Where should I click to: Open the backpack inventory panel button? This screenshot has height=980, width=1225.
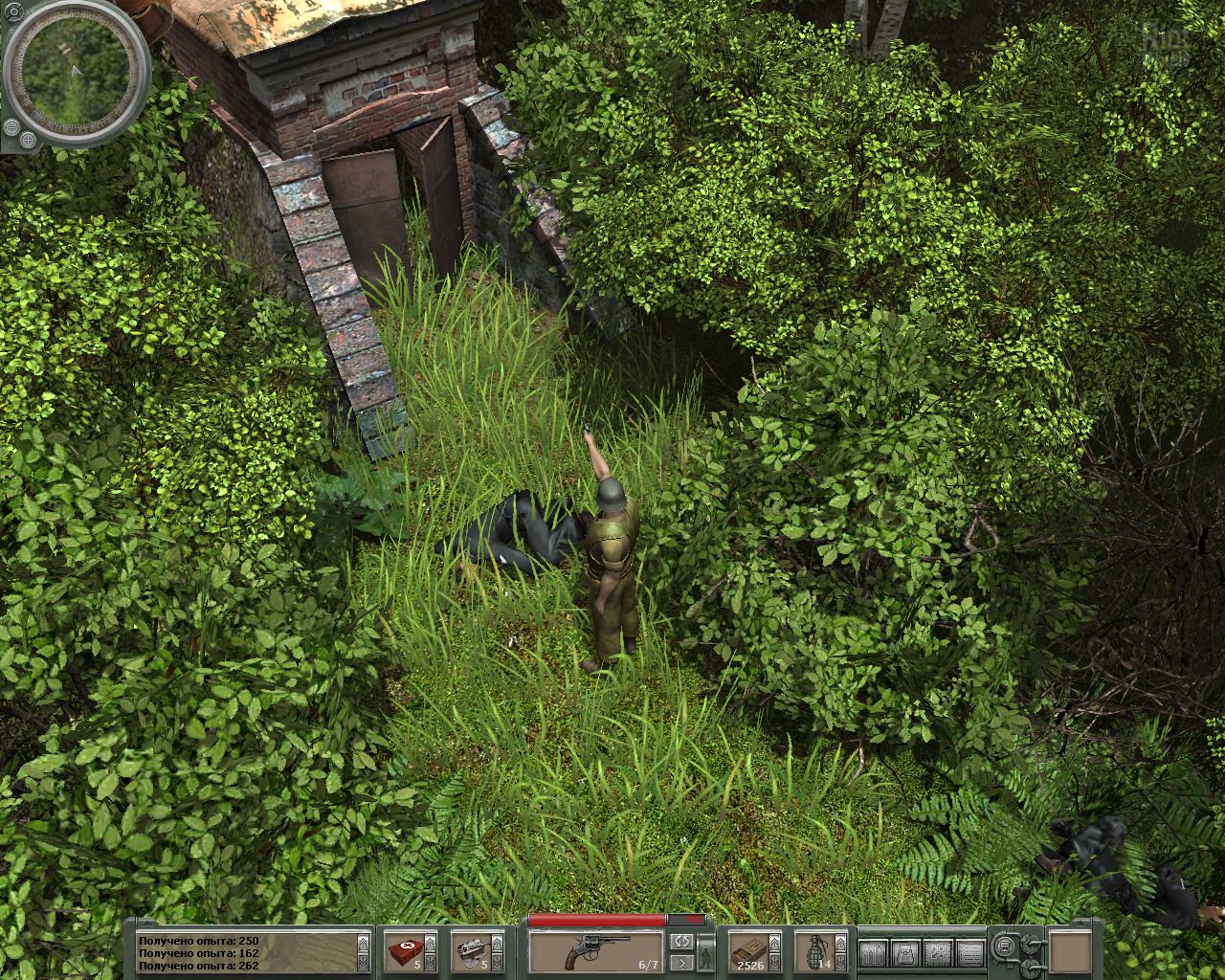[x=902, y=952]
